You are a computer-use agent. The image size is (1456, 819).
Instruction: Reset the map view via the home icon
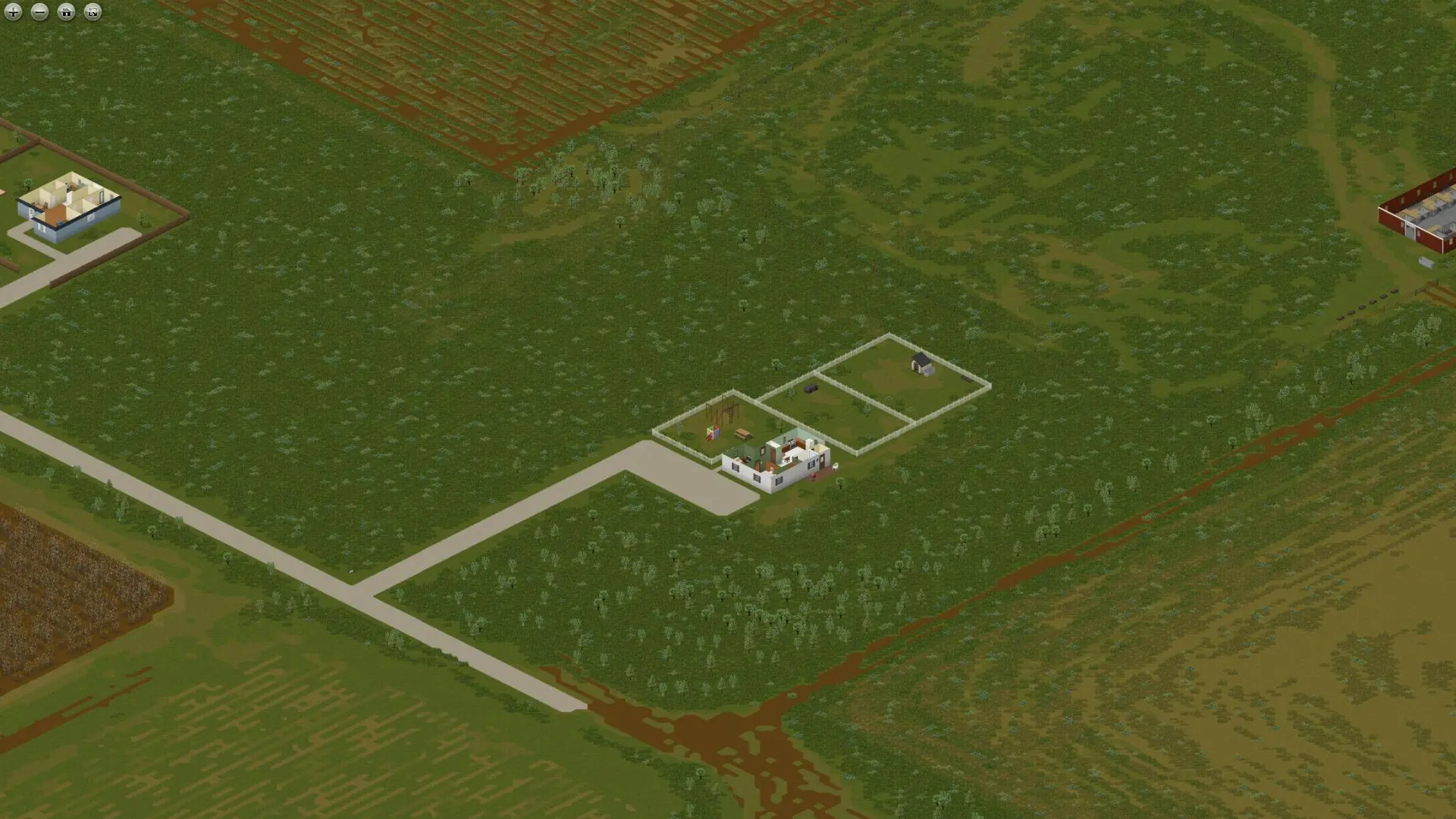66,12
